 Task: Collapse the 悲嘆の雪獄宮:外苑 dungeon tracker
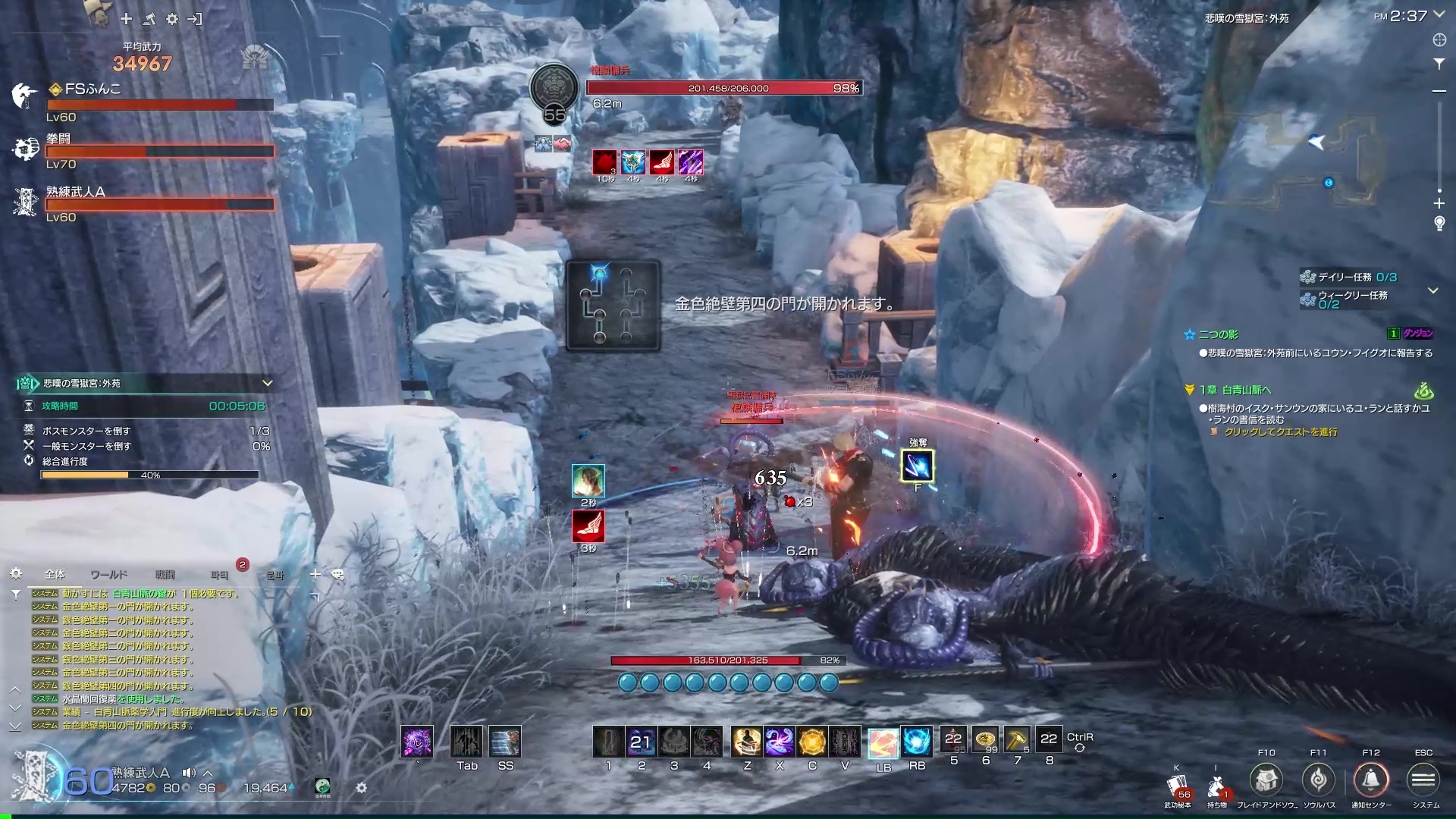point(267,383)
